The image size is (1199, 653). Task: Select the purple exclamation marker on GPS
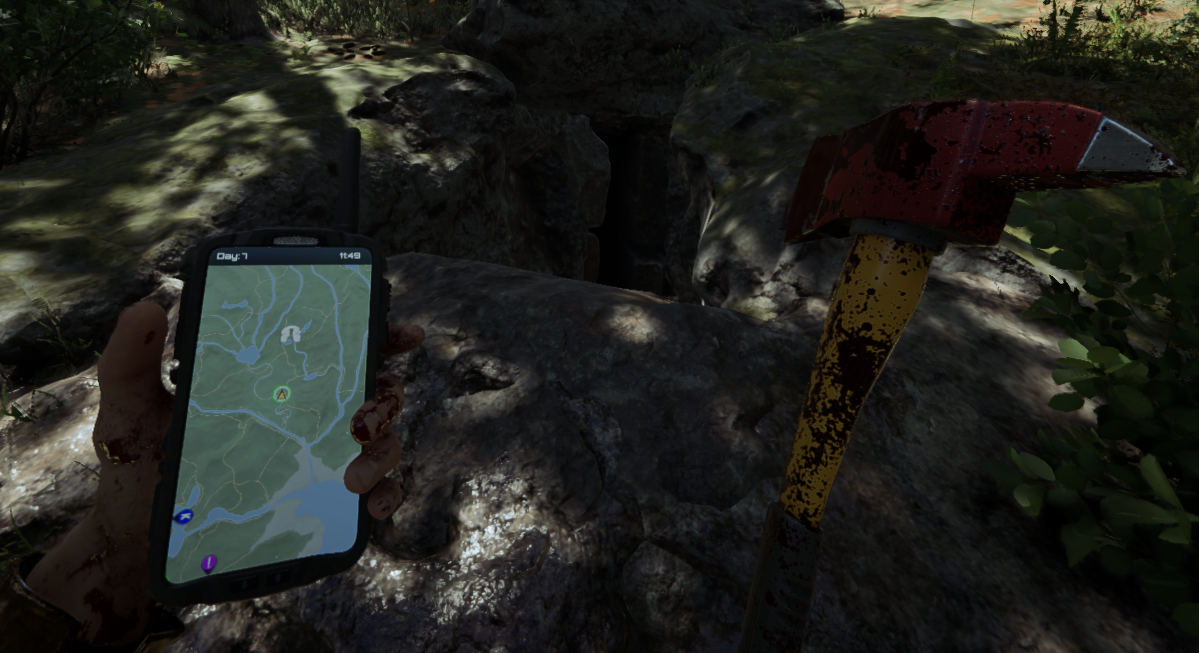[x=209, y=563]
